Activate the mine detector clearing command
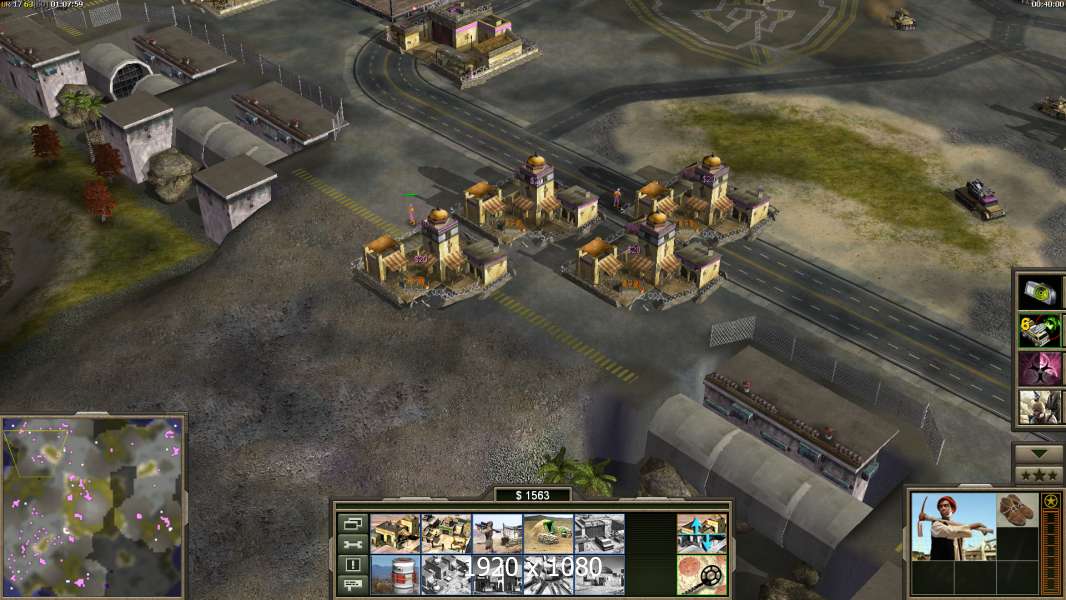 point(701,574)
